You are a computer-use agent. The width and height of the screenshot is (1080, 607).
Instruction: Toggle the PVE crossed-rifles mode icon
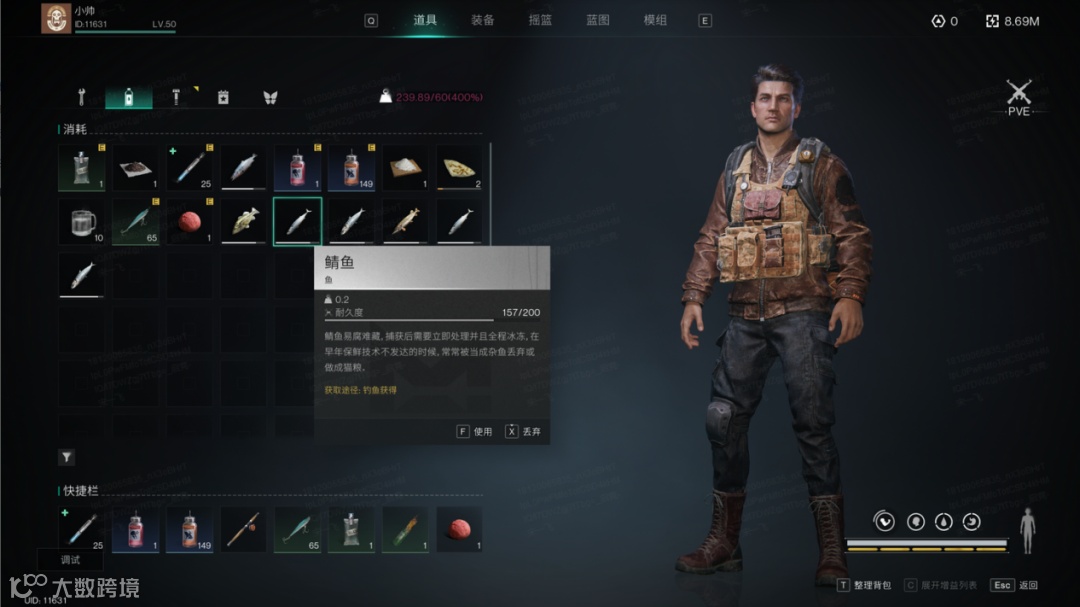pyautogui.click(x=1018, y=94)
